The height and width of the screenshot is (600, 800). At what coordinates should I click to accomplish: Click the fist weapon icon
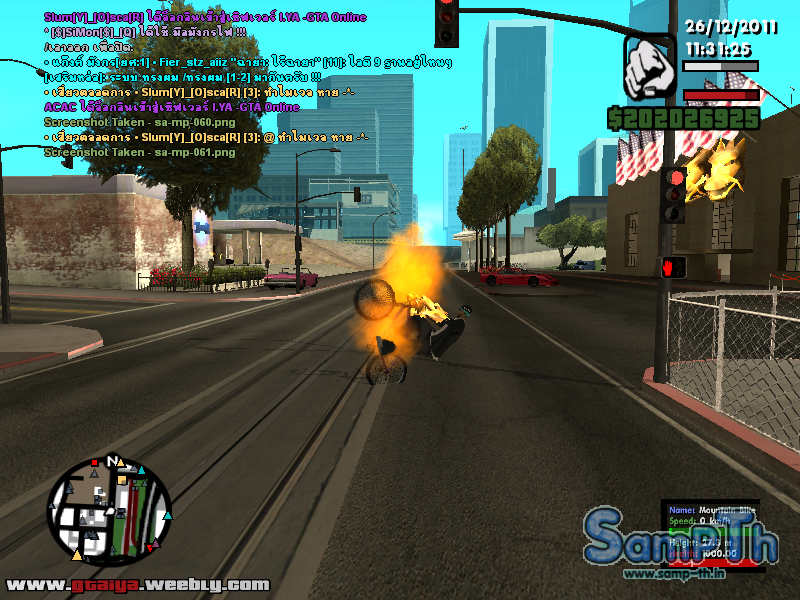pyautogui.click(x=650, y=68)
